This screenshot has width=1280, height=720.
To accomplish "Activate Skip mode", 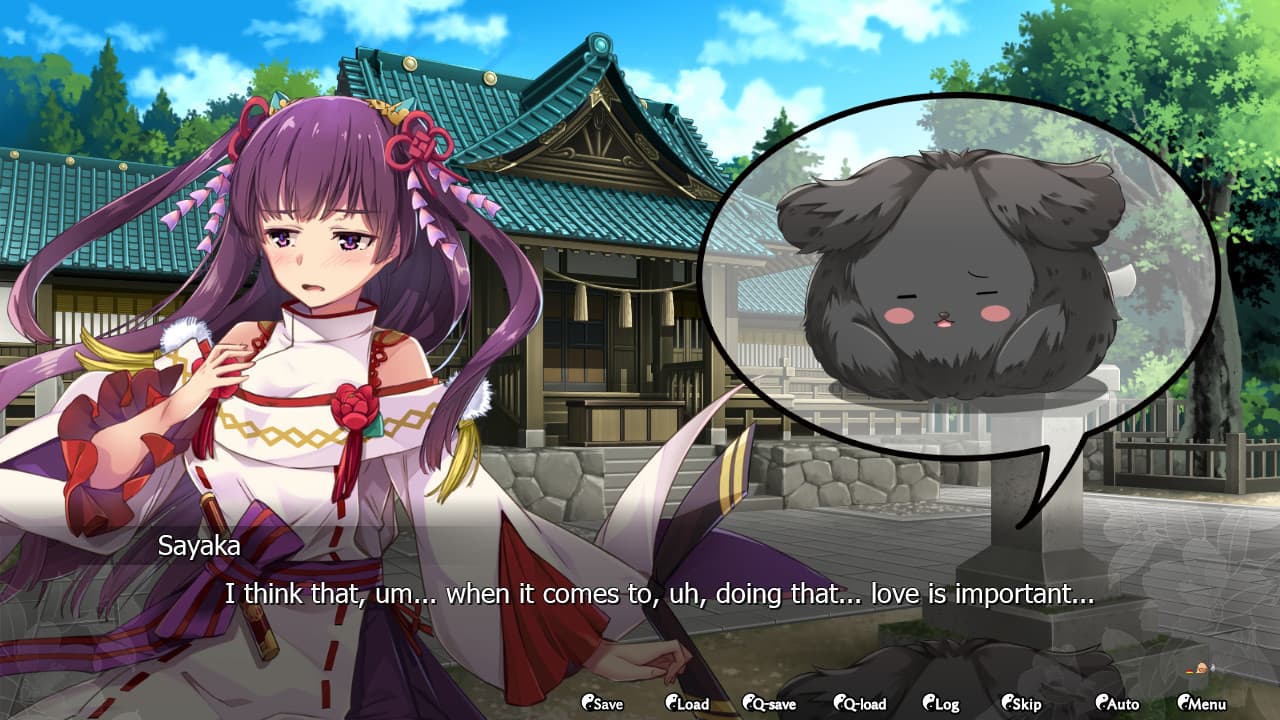I will [1020, 704].
